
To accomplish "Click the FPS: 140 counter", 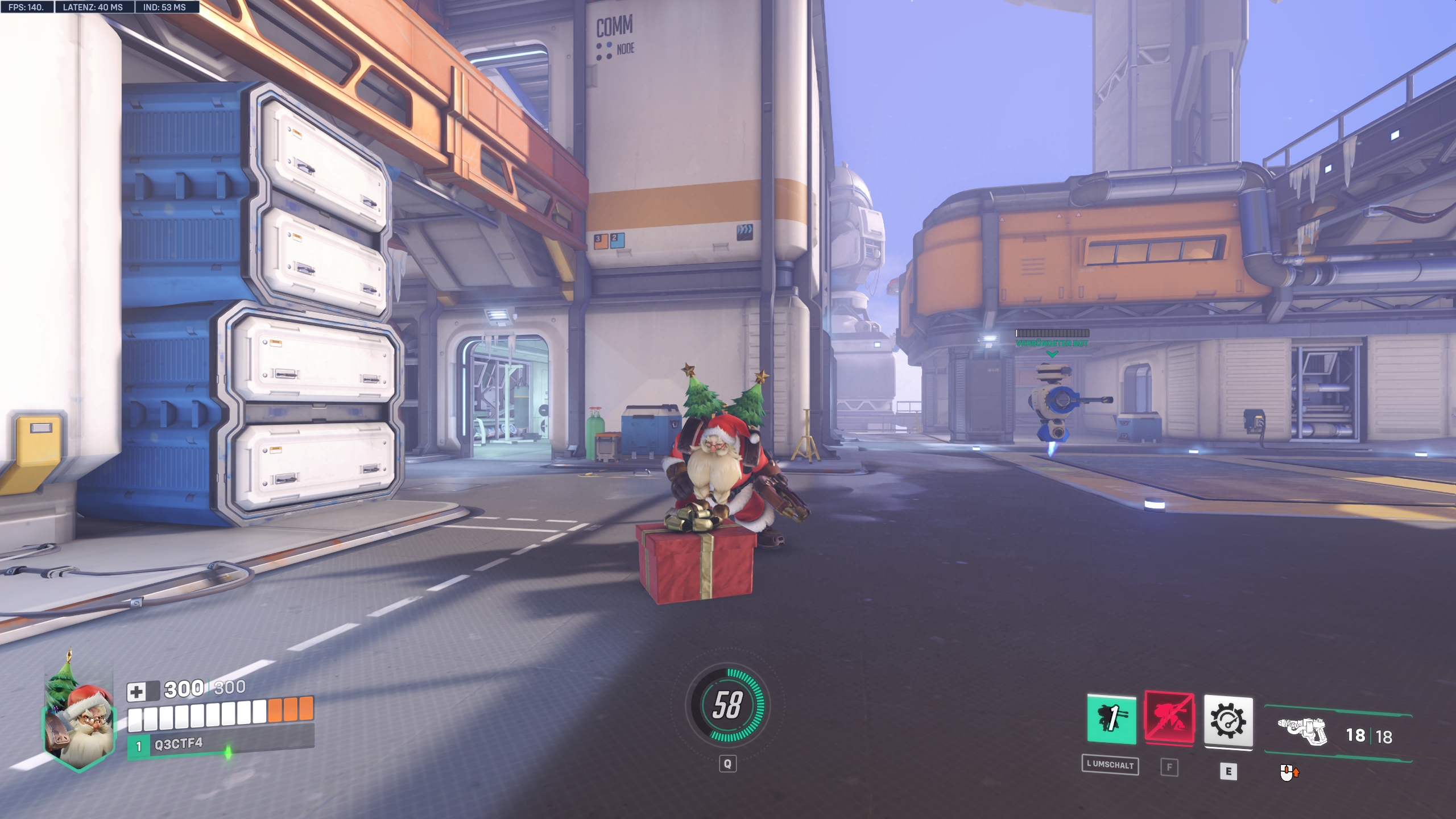I will pos(26,8).
